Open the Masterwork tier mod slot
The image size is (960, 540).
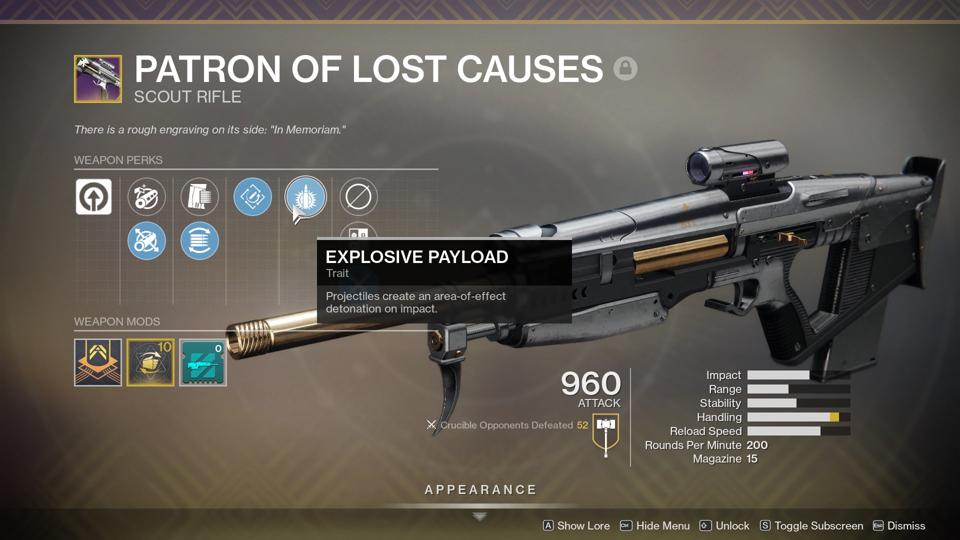tap(98, 362)
